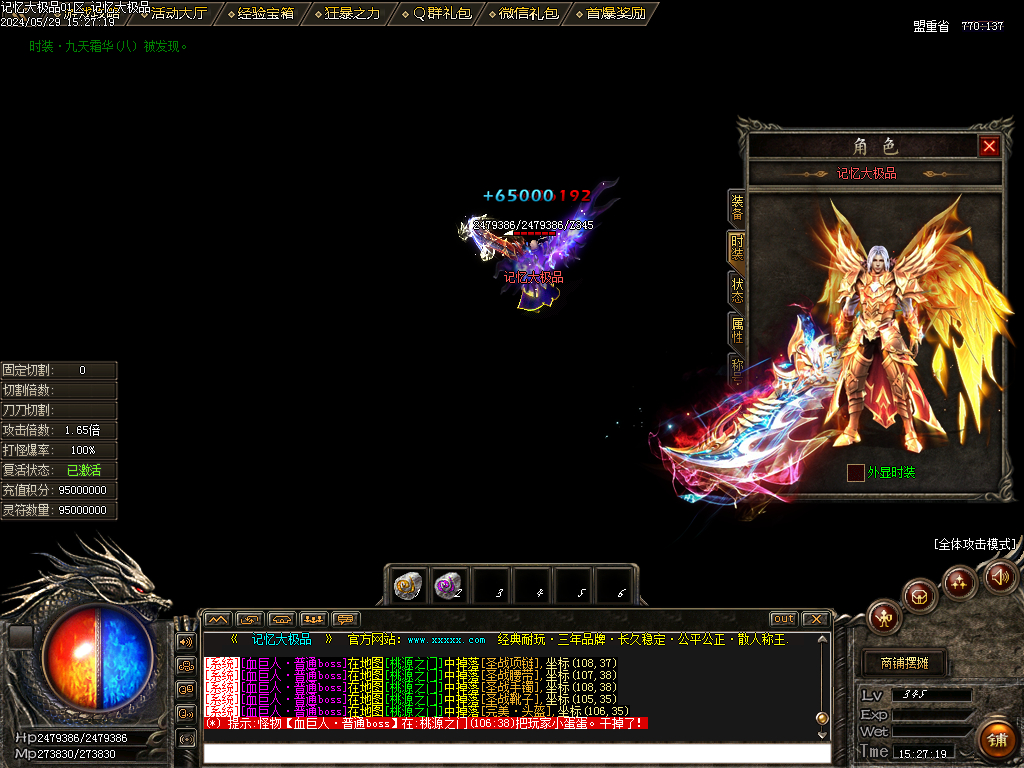
Task: Activate the 狂暴之力 button
Action: [346, 13]
